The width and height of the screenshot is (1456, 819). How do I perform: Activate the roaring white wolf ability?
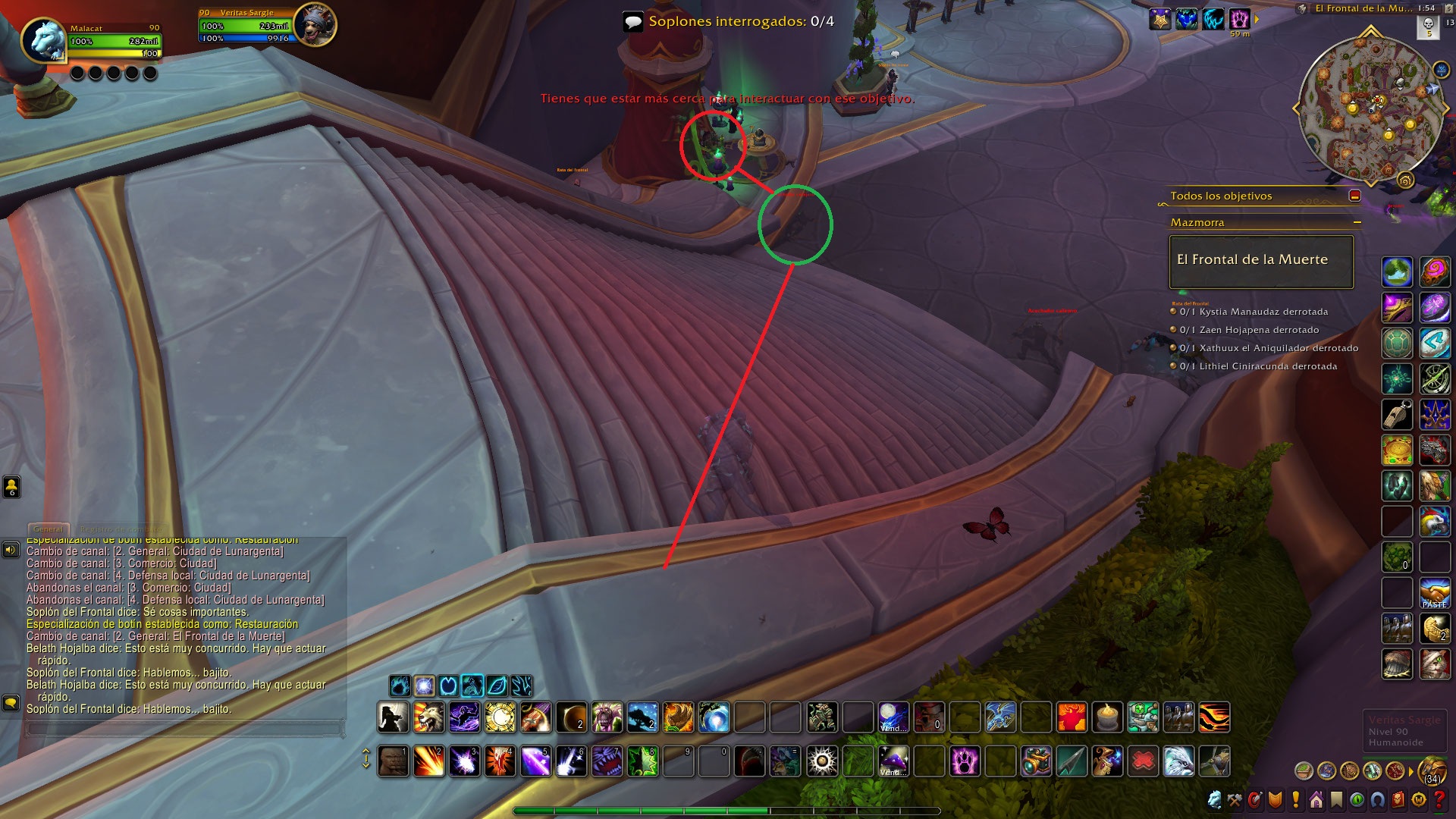point(428,717)
